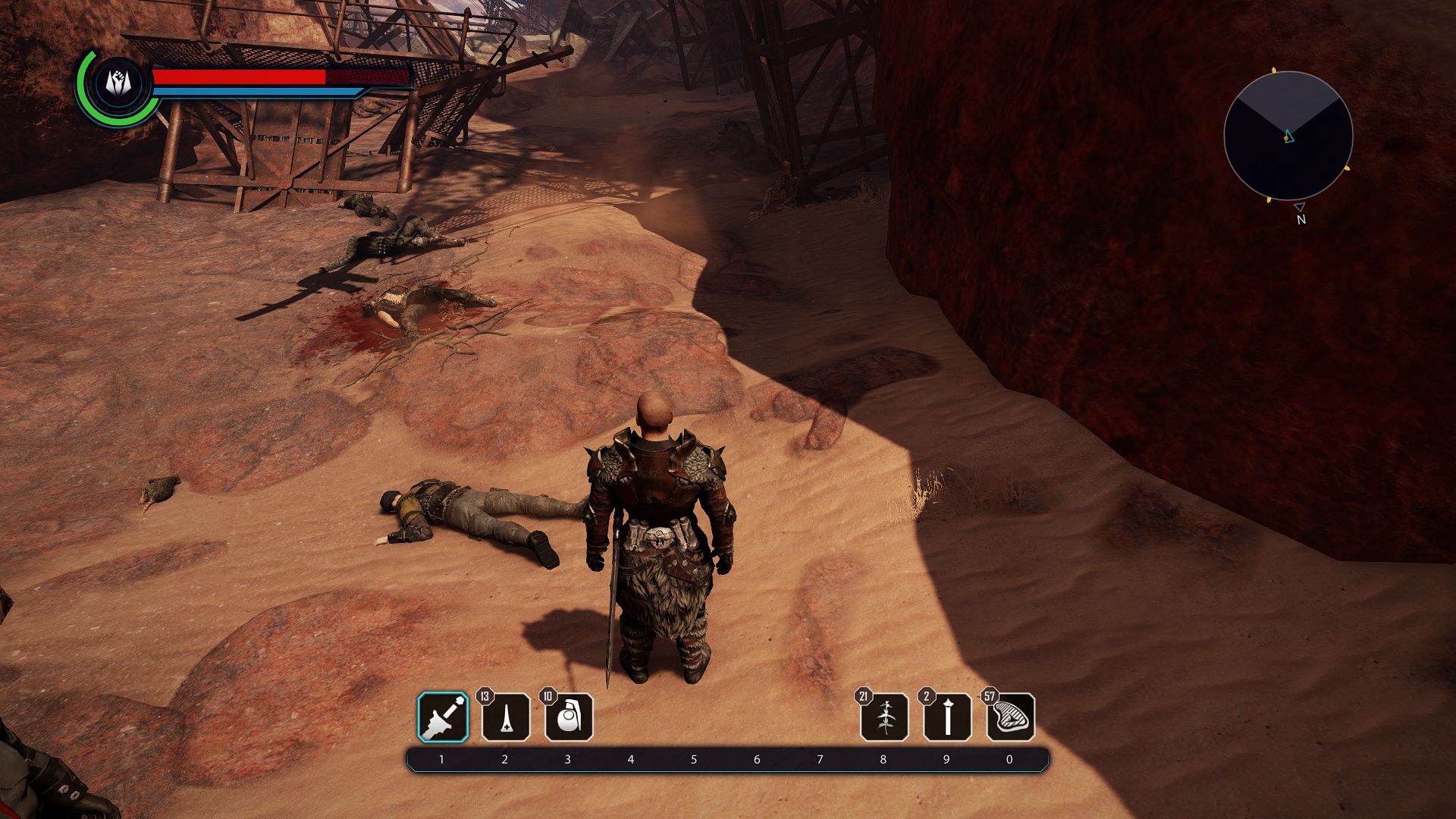
Task: Use the herb plant hotbar item
Action: 884,717
